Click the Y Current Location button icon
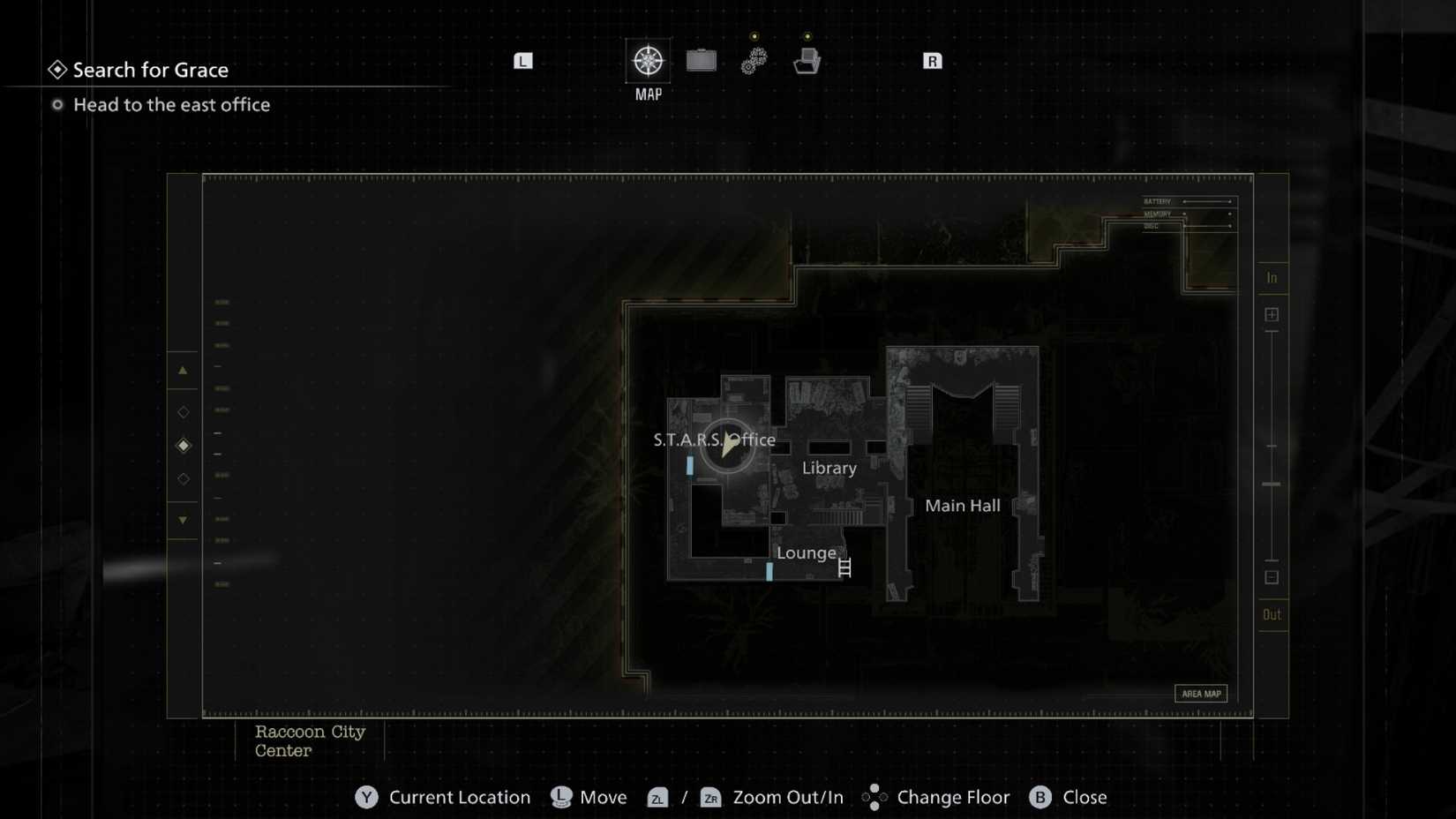The height and width of the screenshot is (819, 1456). [365, 797]
